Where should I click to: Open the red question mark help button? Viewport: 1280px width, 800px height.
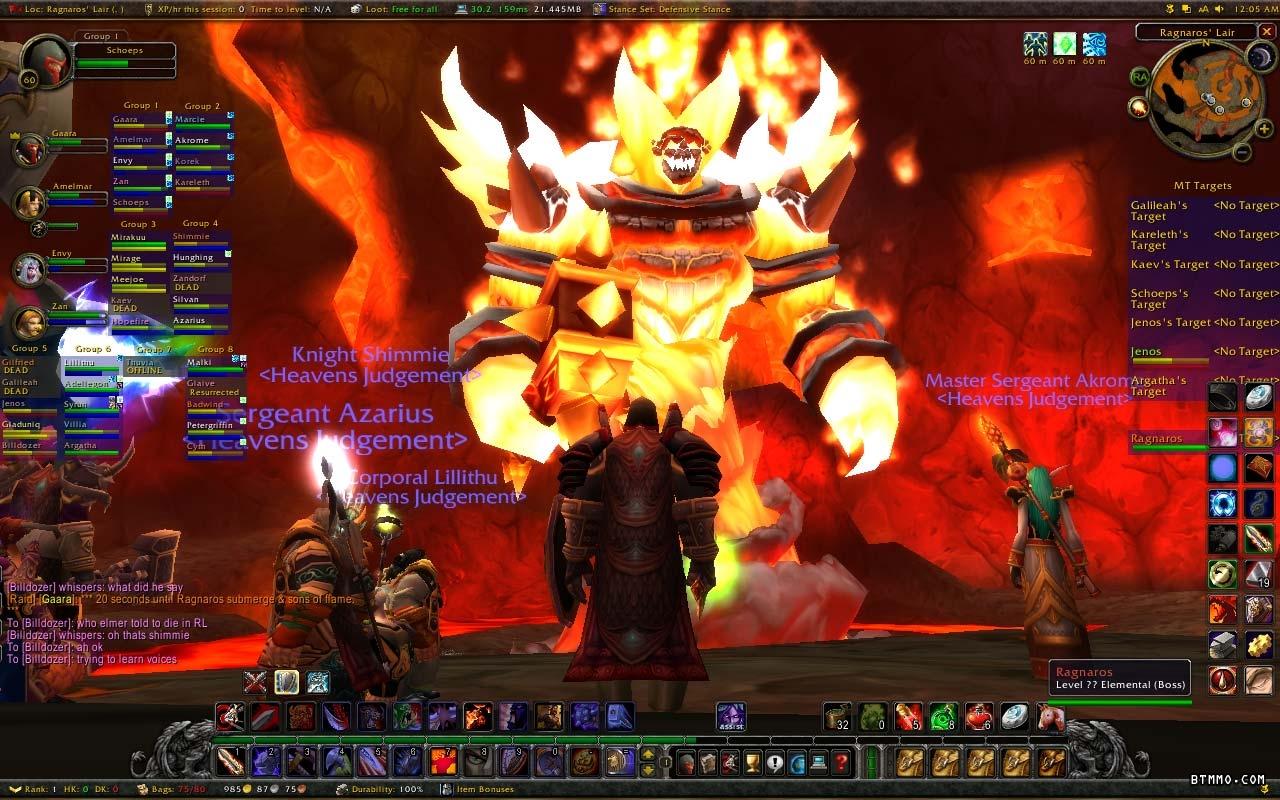click(x=841, y=764)
